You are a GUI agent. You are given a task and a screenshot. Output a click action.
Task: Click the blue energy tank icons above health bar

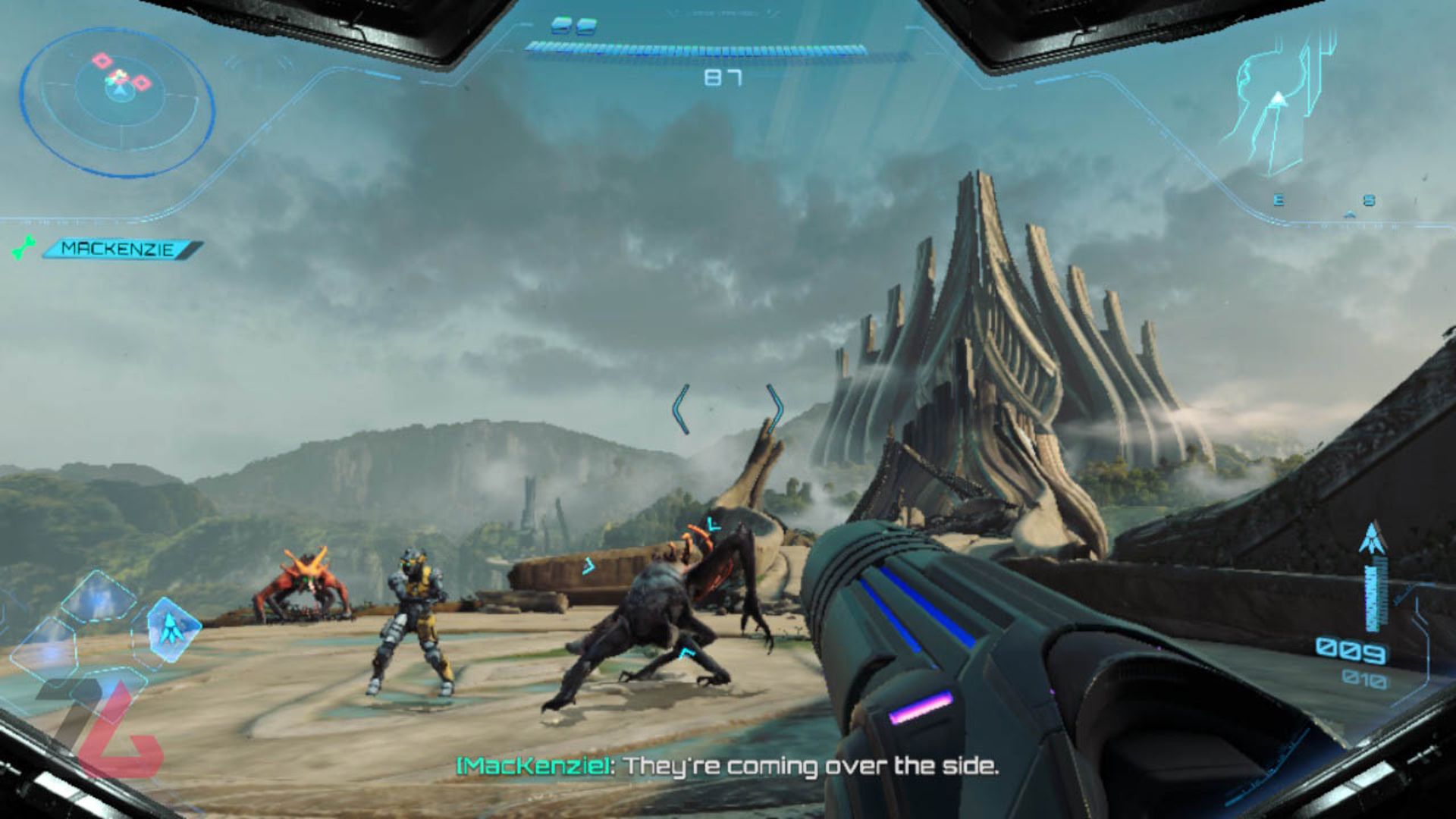point(575,24)
